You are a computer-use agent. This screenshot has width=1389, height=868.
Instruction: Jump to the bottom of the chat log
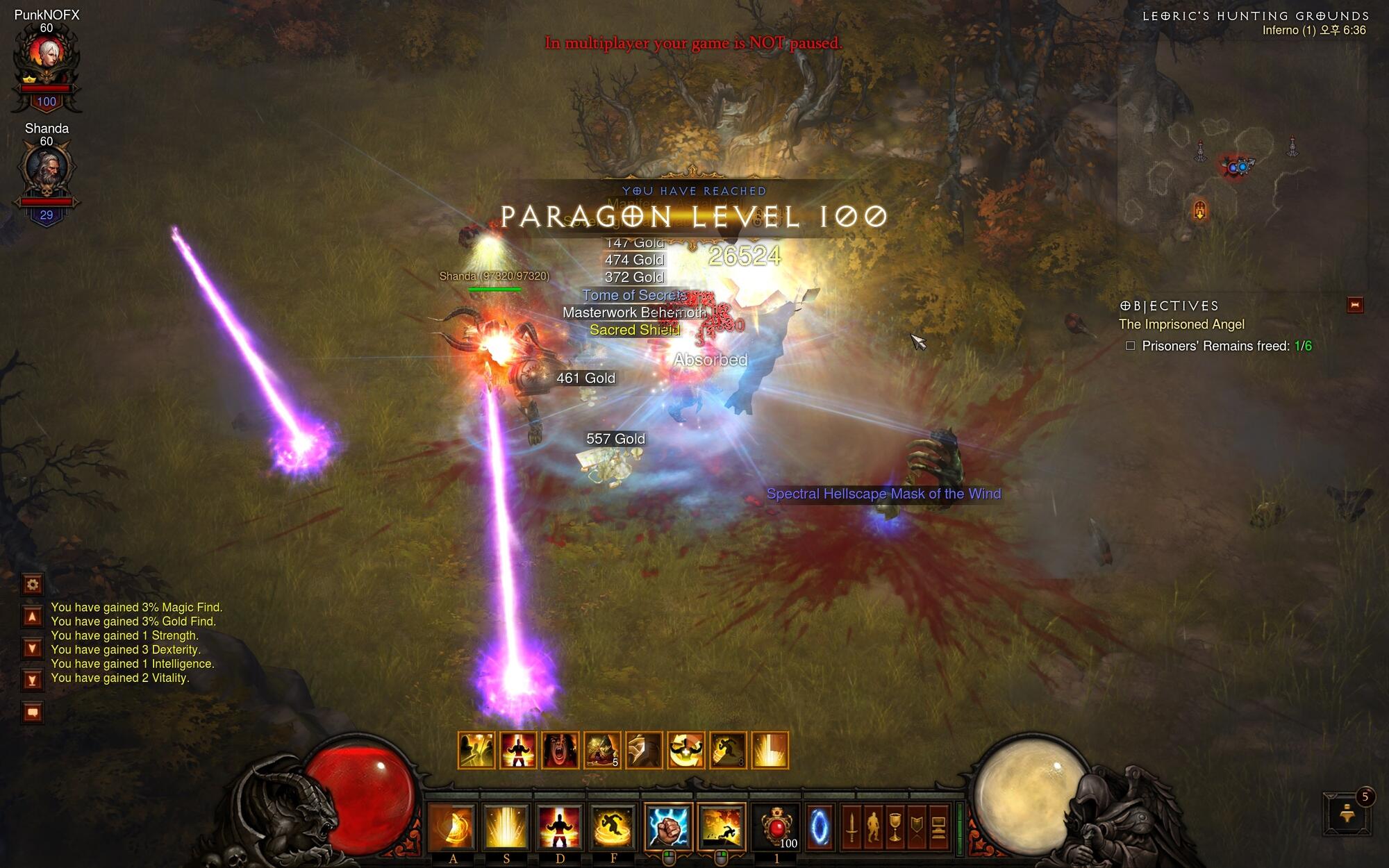tap(33, 680)
